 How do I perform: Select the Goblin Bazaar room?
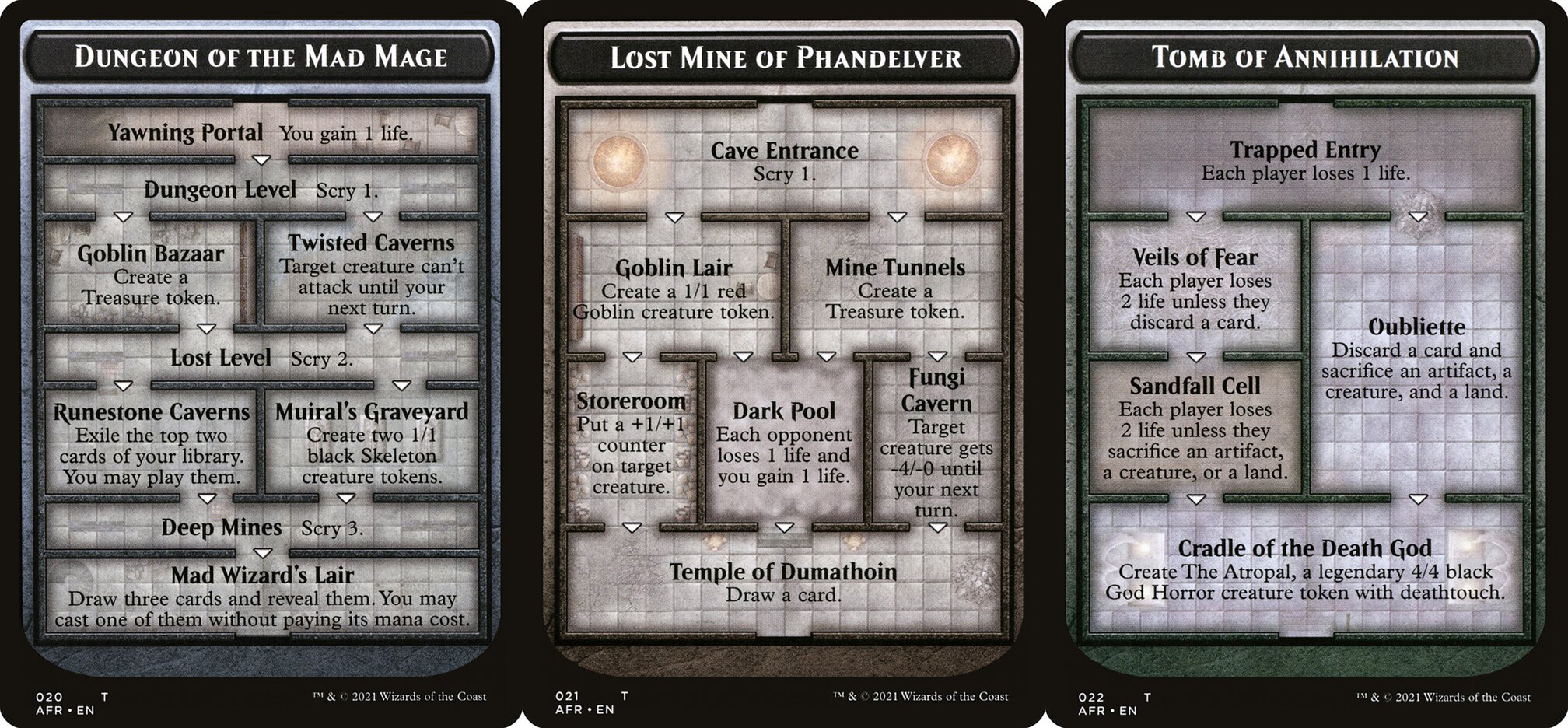pos(150,275)
